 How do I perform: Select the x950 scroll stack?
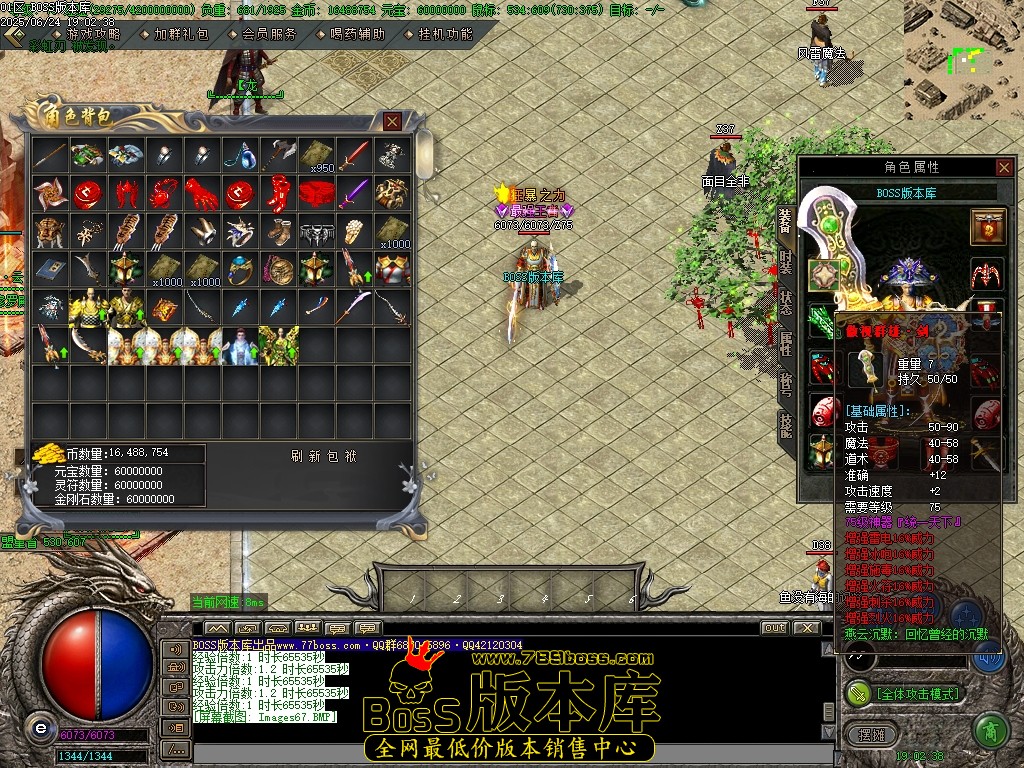(316, 156)
